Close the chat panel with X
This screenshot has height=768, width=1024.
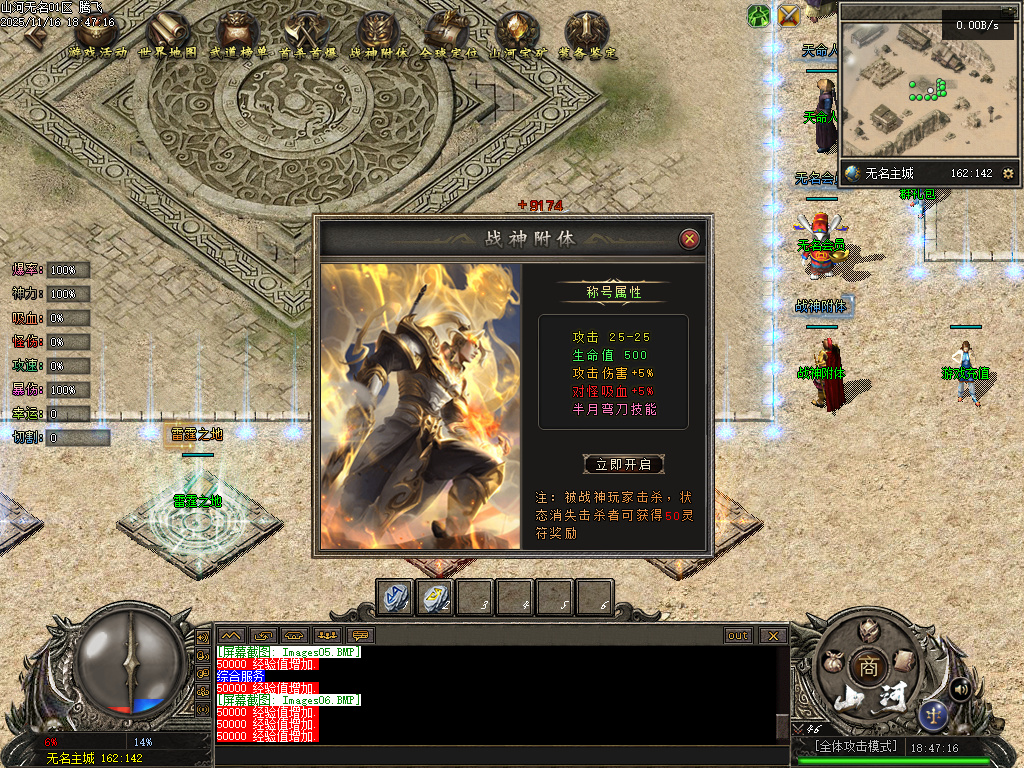coord(772,635)
